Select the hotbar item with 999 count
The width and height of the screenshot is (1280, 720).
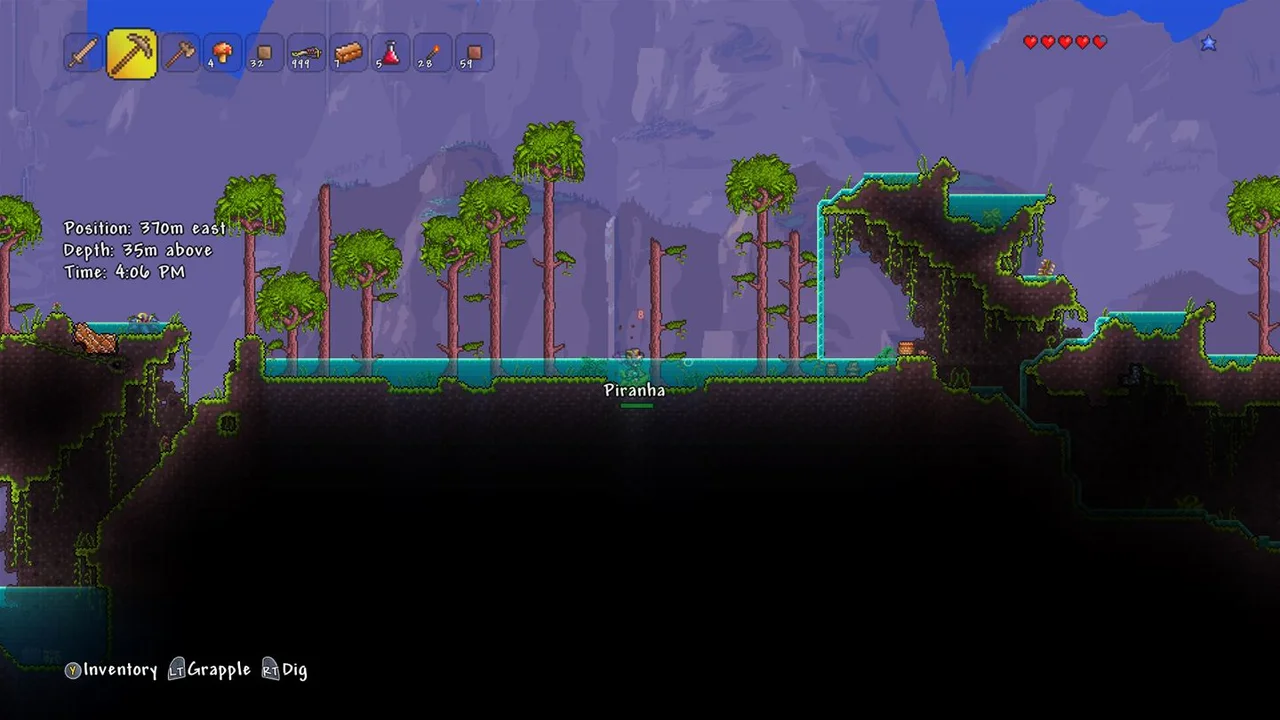coord(306,53)
